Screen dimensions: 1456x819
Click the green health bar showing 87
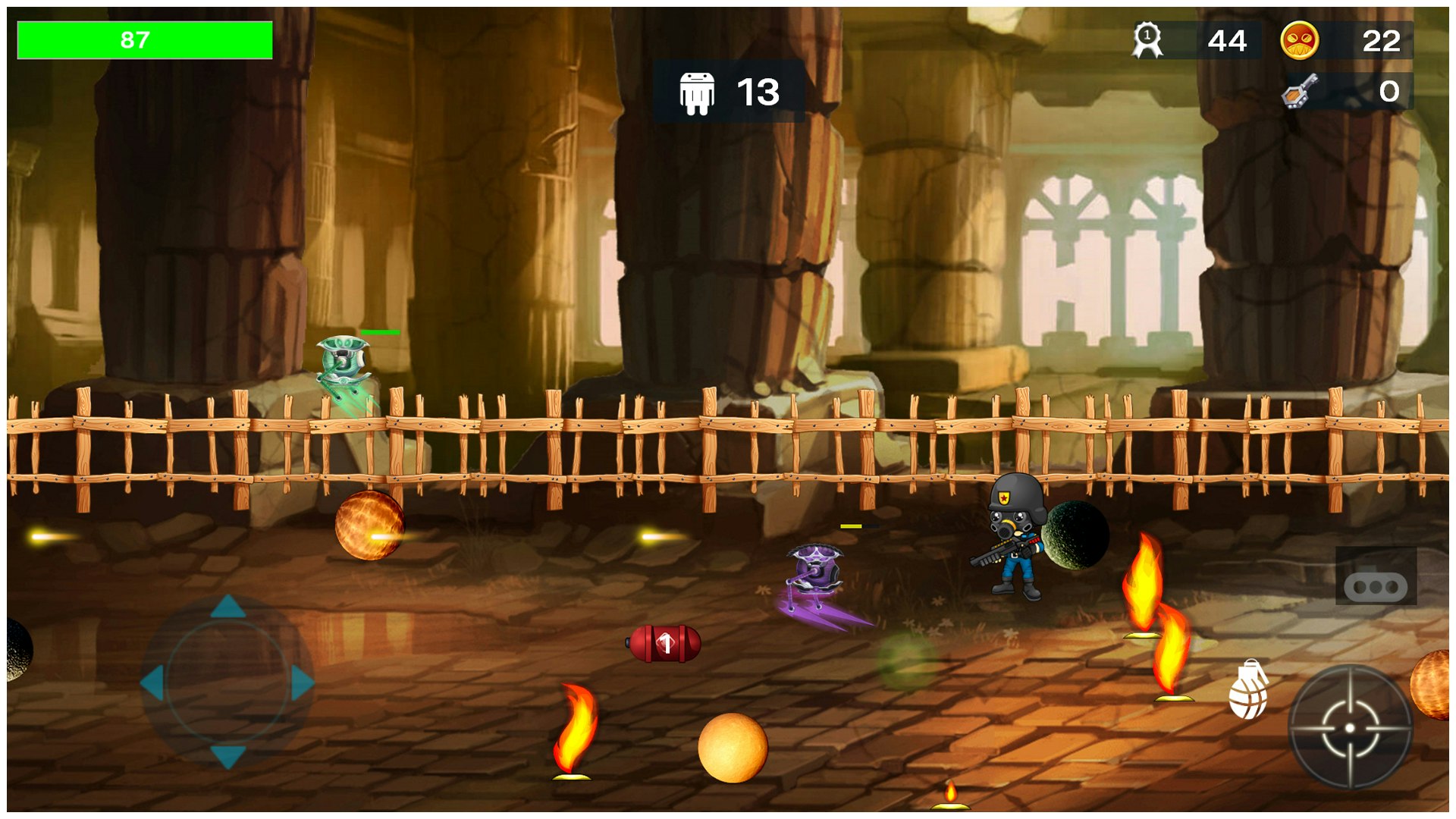[x=144, y=39]
